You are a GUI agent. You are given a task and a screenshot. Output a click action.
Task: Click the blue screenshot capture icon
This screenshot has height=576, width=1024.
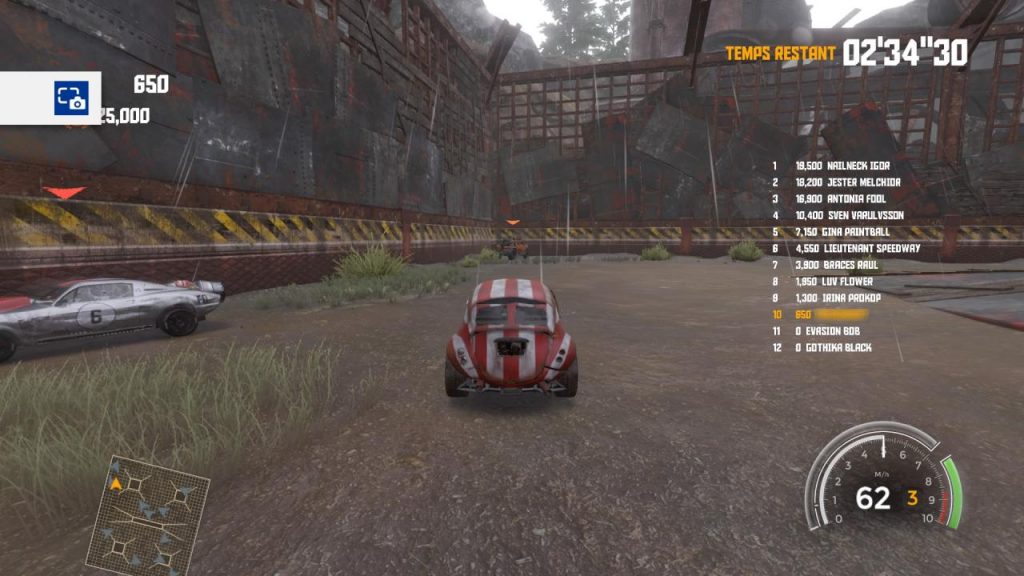click(71, 98)
